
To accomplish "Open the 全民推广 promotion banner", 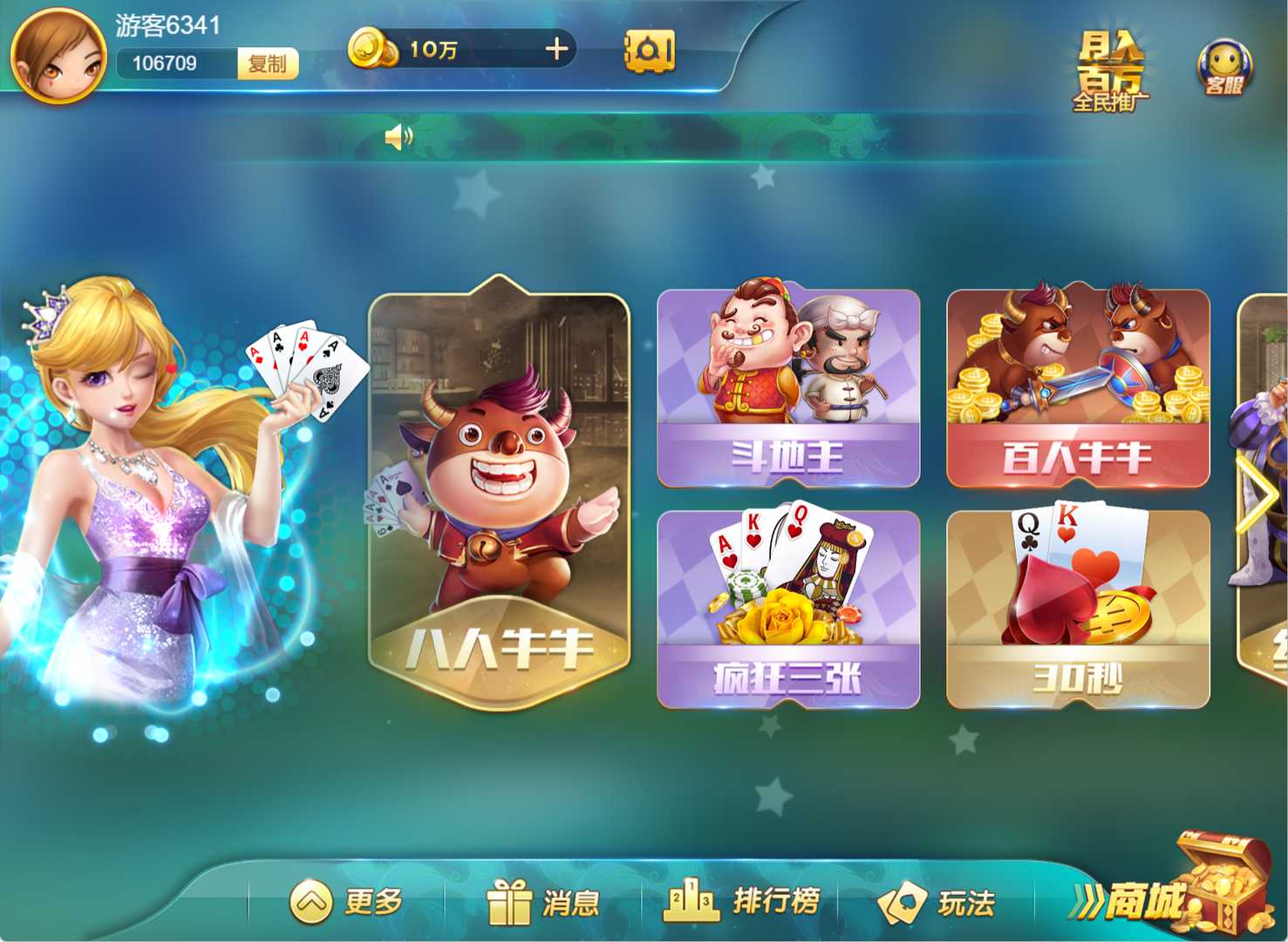I will (1110, 72).
